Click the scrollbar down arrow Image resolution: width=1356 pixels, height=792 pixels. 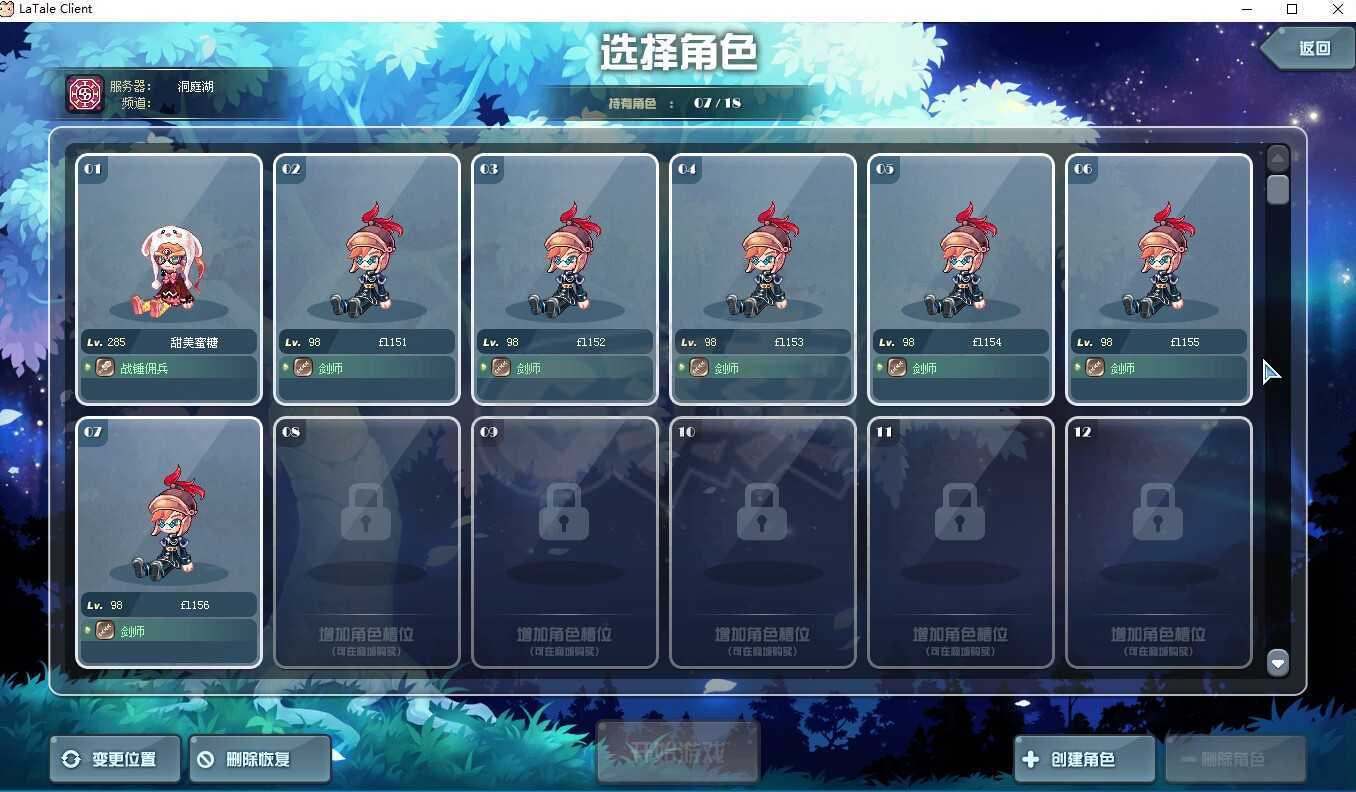click(1278, 662)
